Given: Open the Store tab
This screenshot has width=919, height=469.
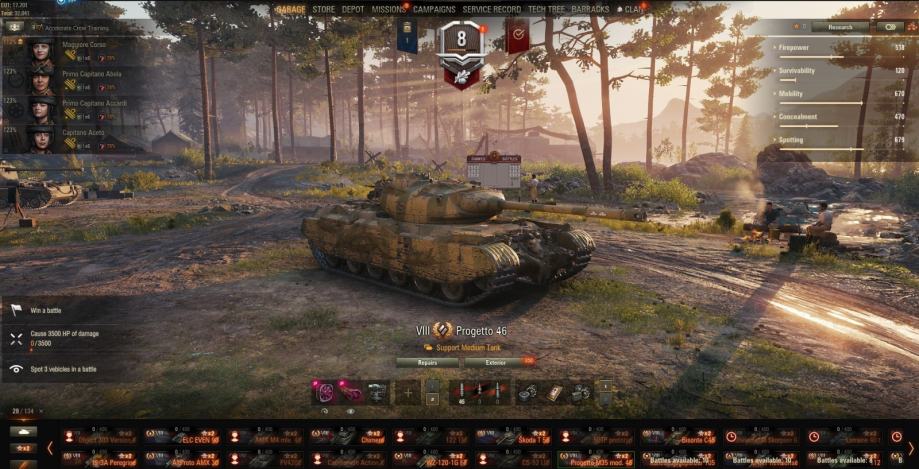Looking at the screenshot, I should pos(323,9).
